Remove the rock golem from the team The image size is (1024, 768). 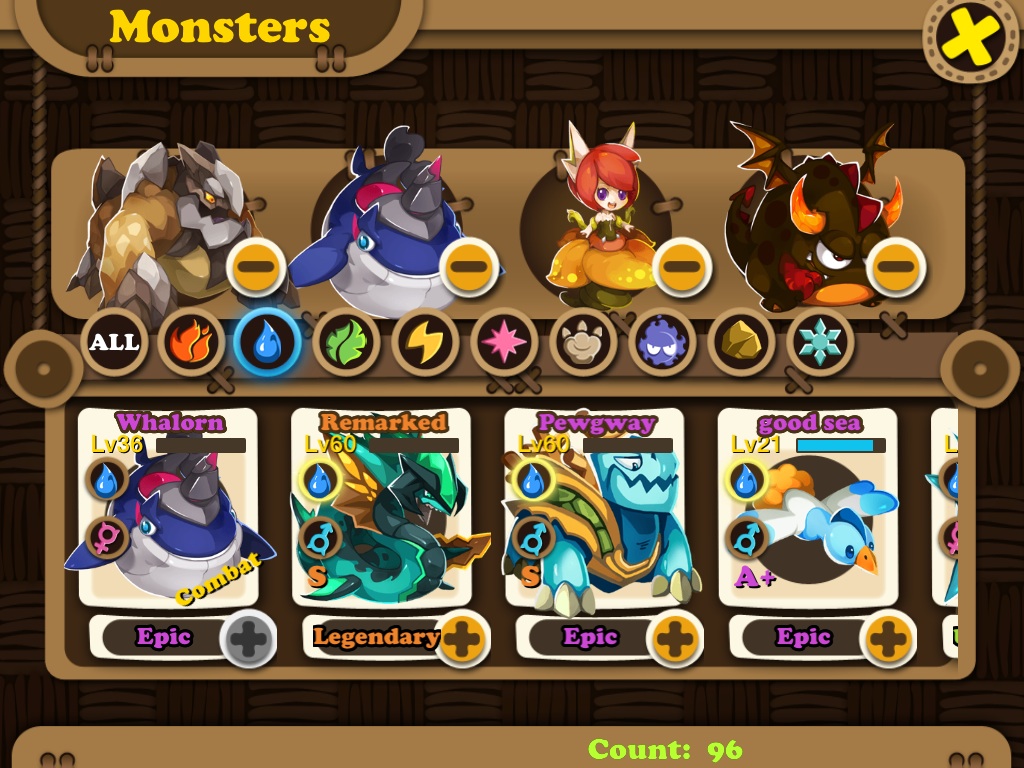tap(257, 267)
